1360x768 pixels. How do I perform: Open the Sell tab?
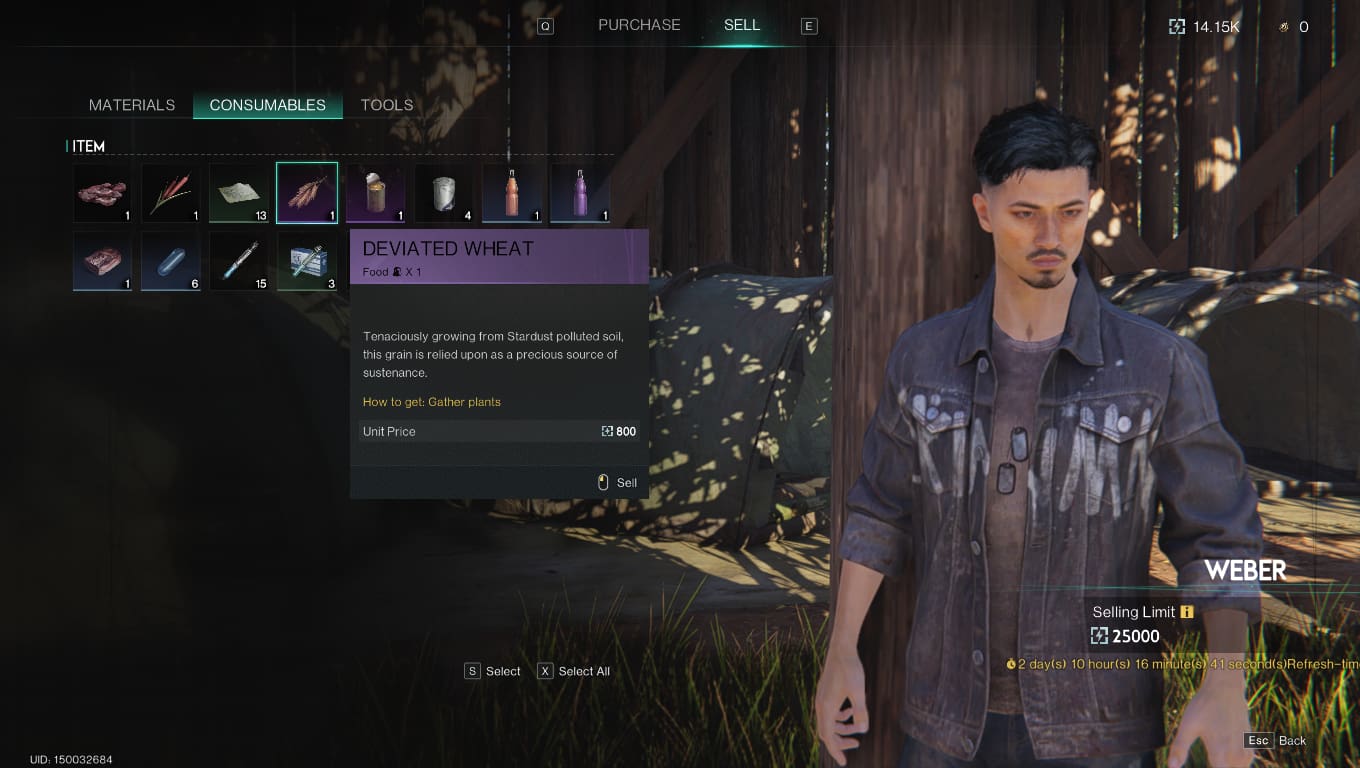742,25
